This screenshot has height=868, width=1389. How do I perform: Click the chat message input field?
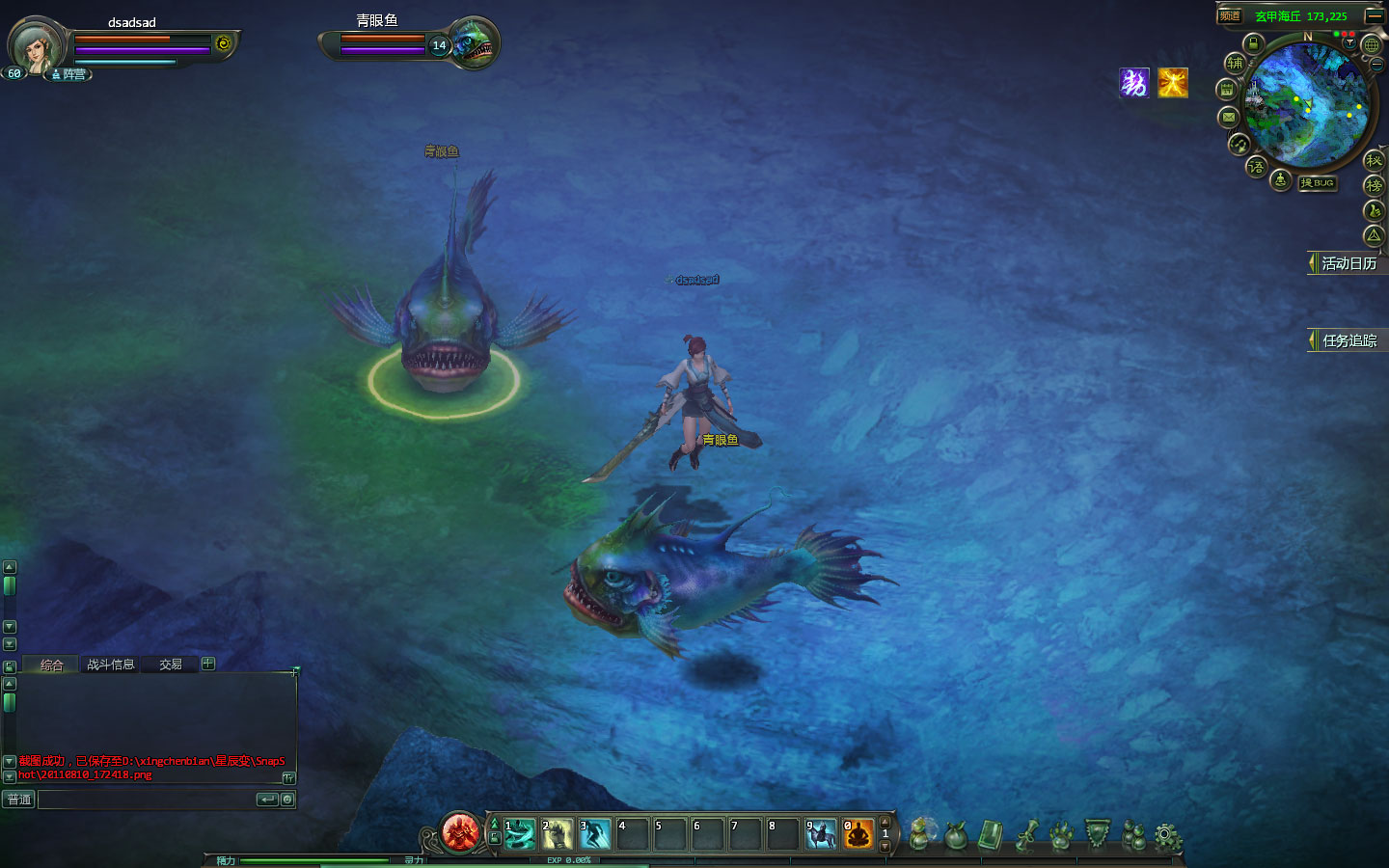click(145, 800)
